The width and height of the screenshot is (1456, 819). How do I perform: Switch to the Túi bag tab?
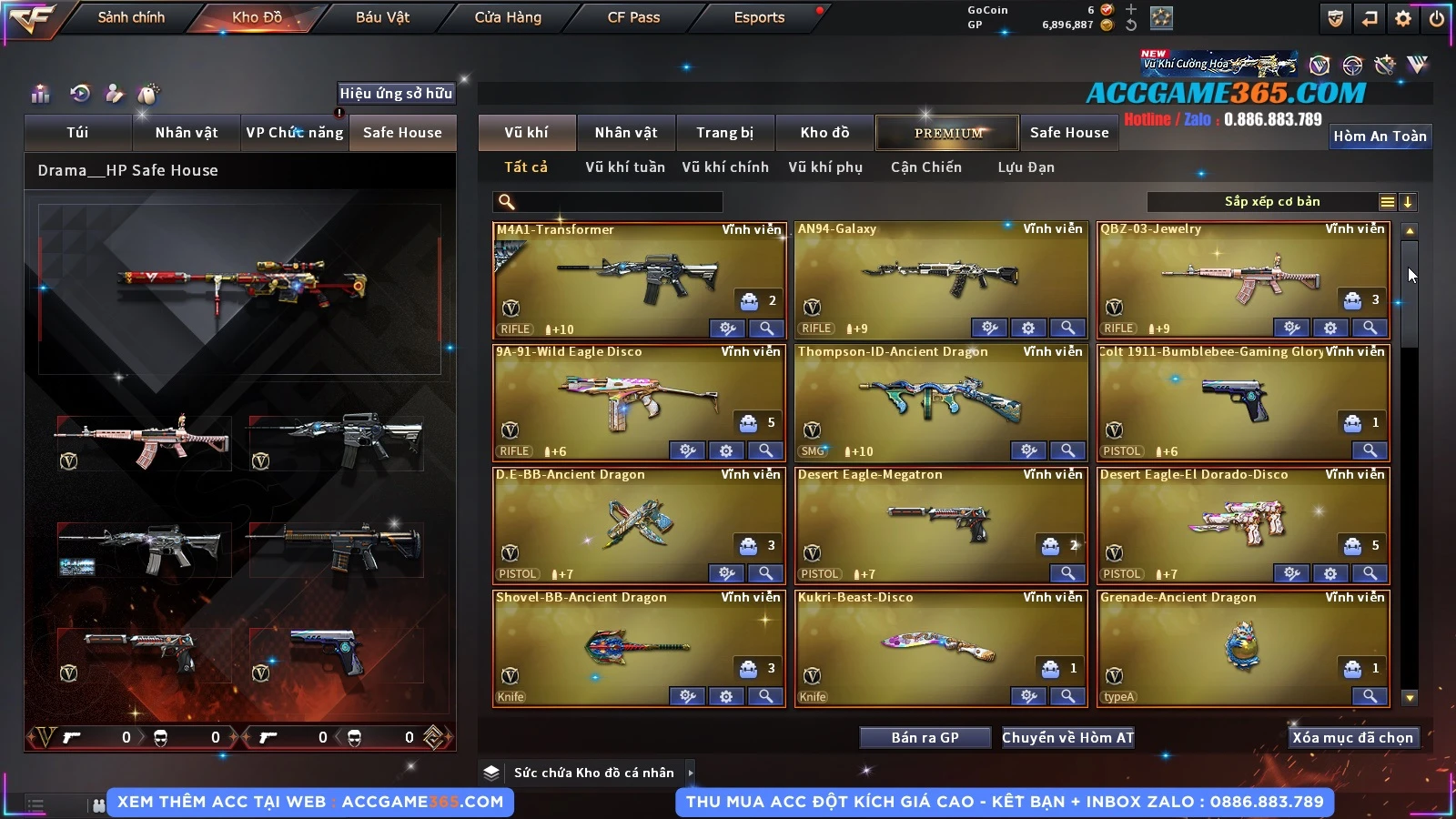coord(77,133)
